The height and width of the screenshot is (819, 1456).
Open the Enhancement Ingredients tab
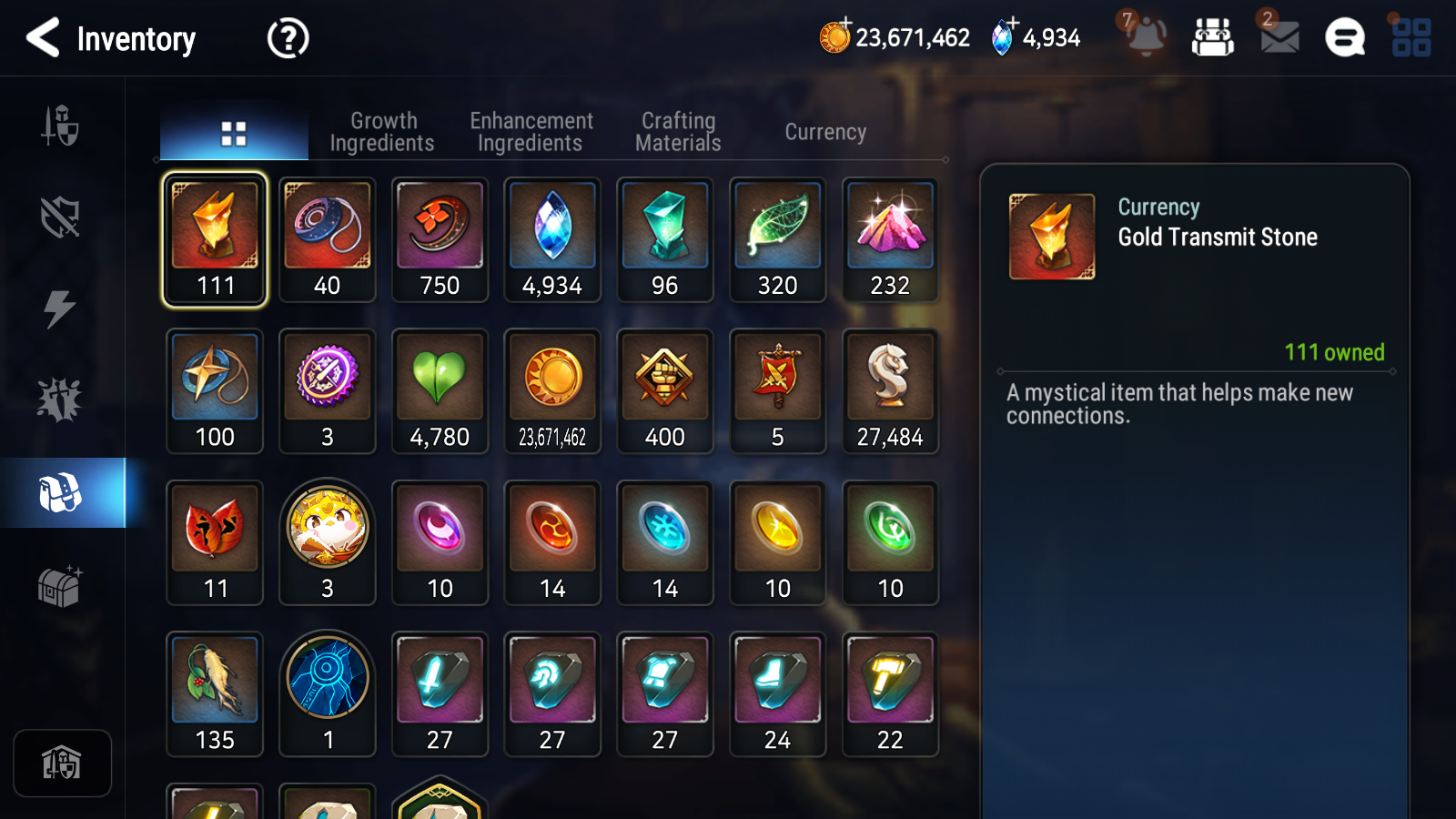531,131
